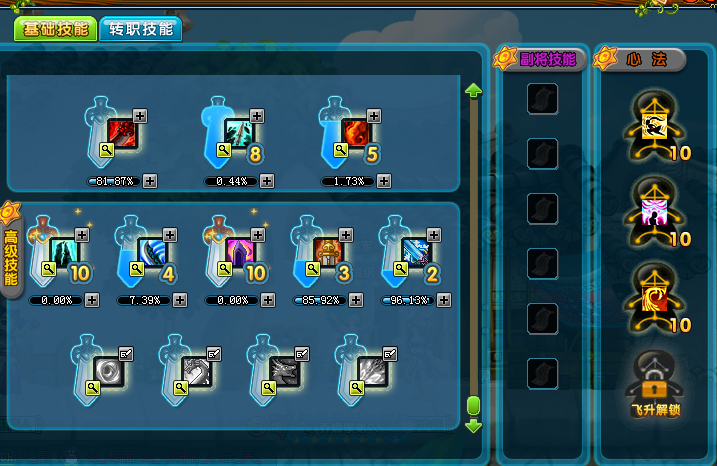Select the 高级技能 side tab
The image size is (717, 466).
11,256
